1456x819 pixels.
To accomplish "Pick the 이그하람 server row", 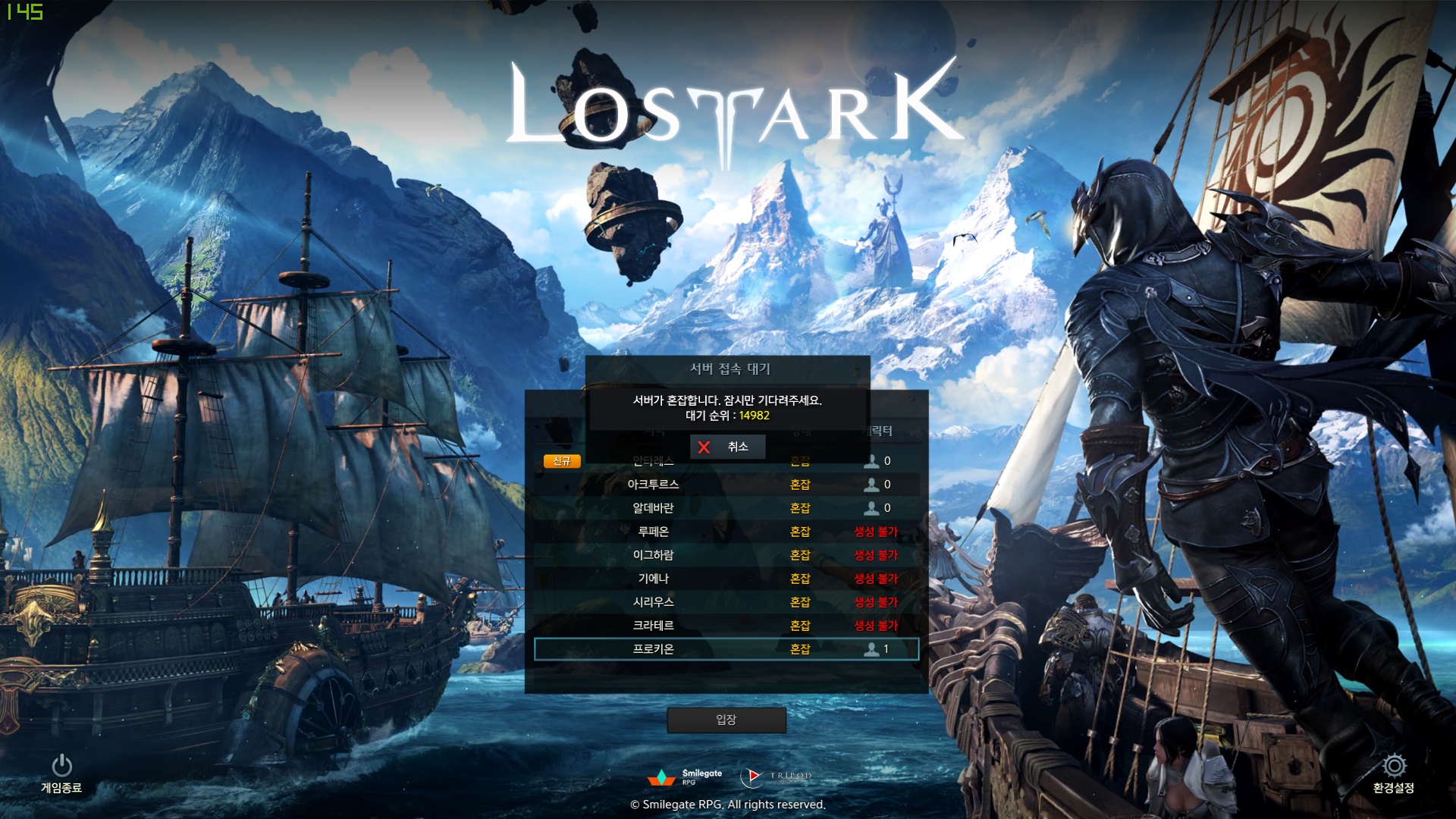I will point(726,555).
